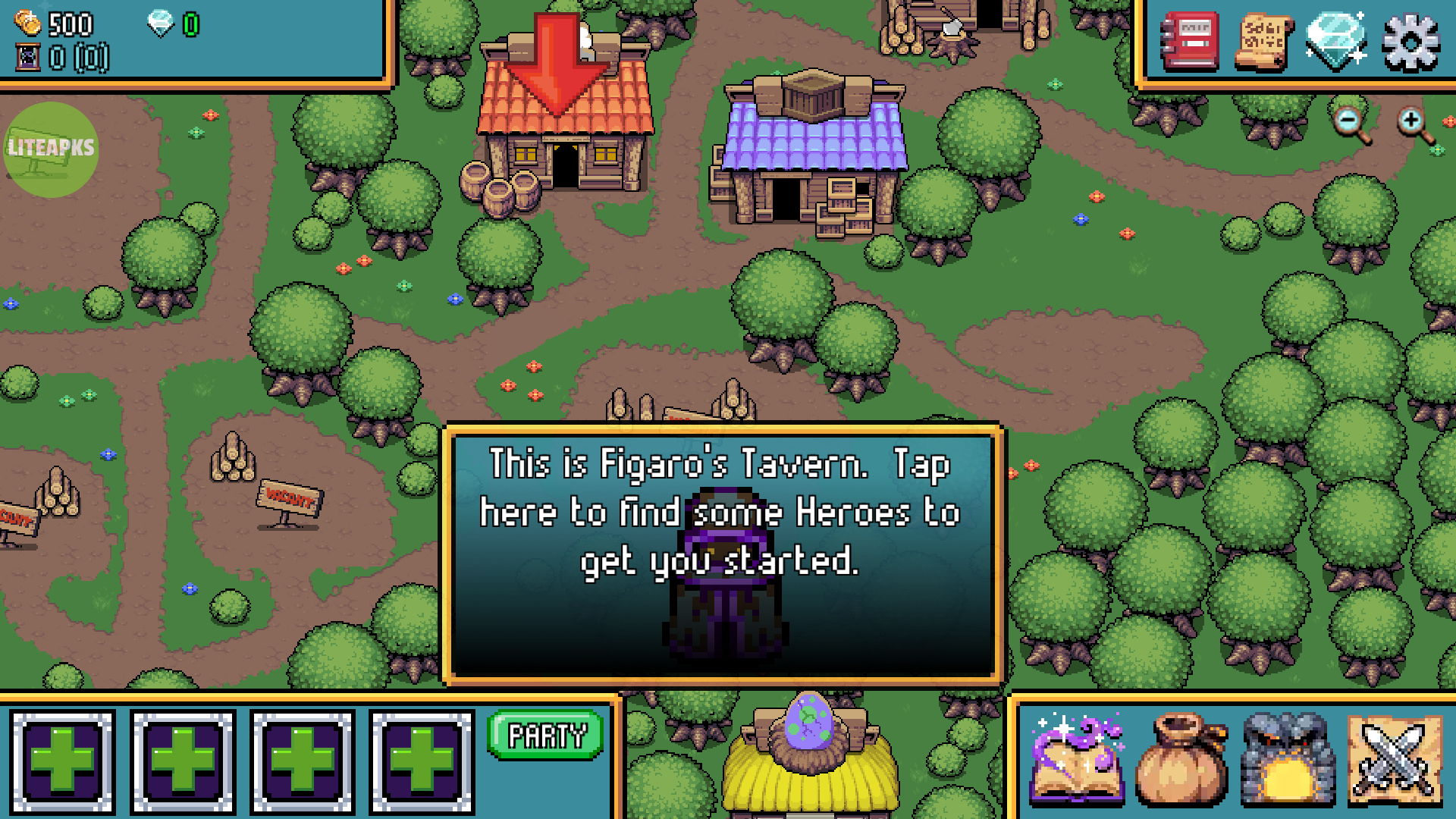Dismiss the Figaro's Tavern tutorial dialogue box
Screen dimensions: 1456x819
(723, 554)
